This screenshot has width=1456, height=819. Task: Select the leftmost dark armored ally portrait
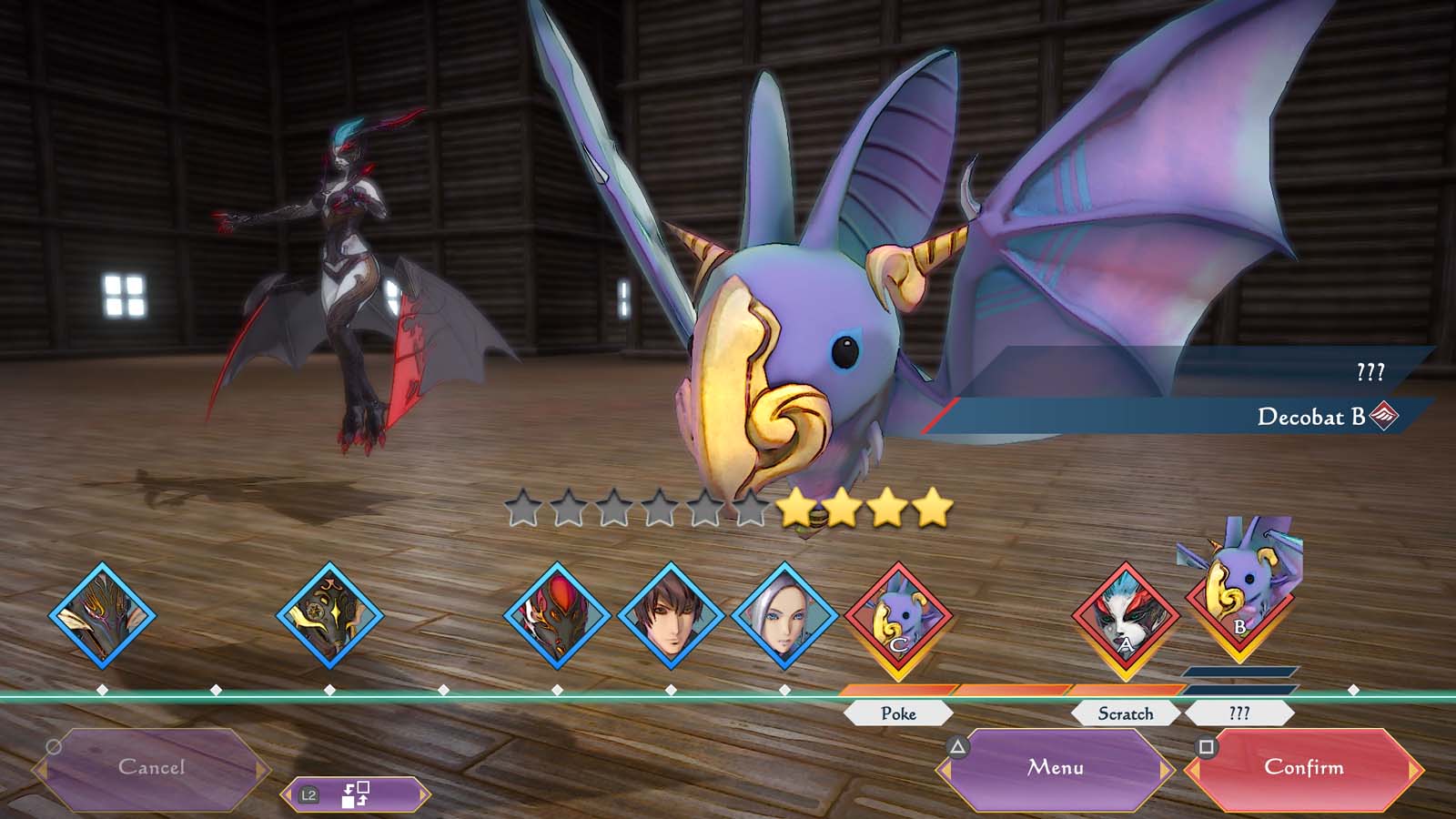pyautogui.click(x=102, y=616)
